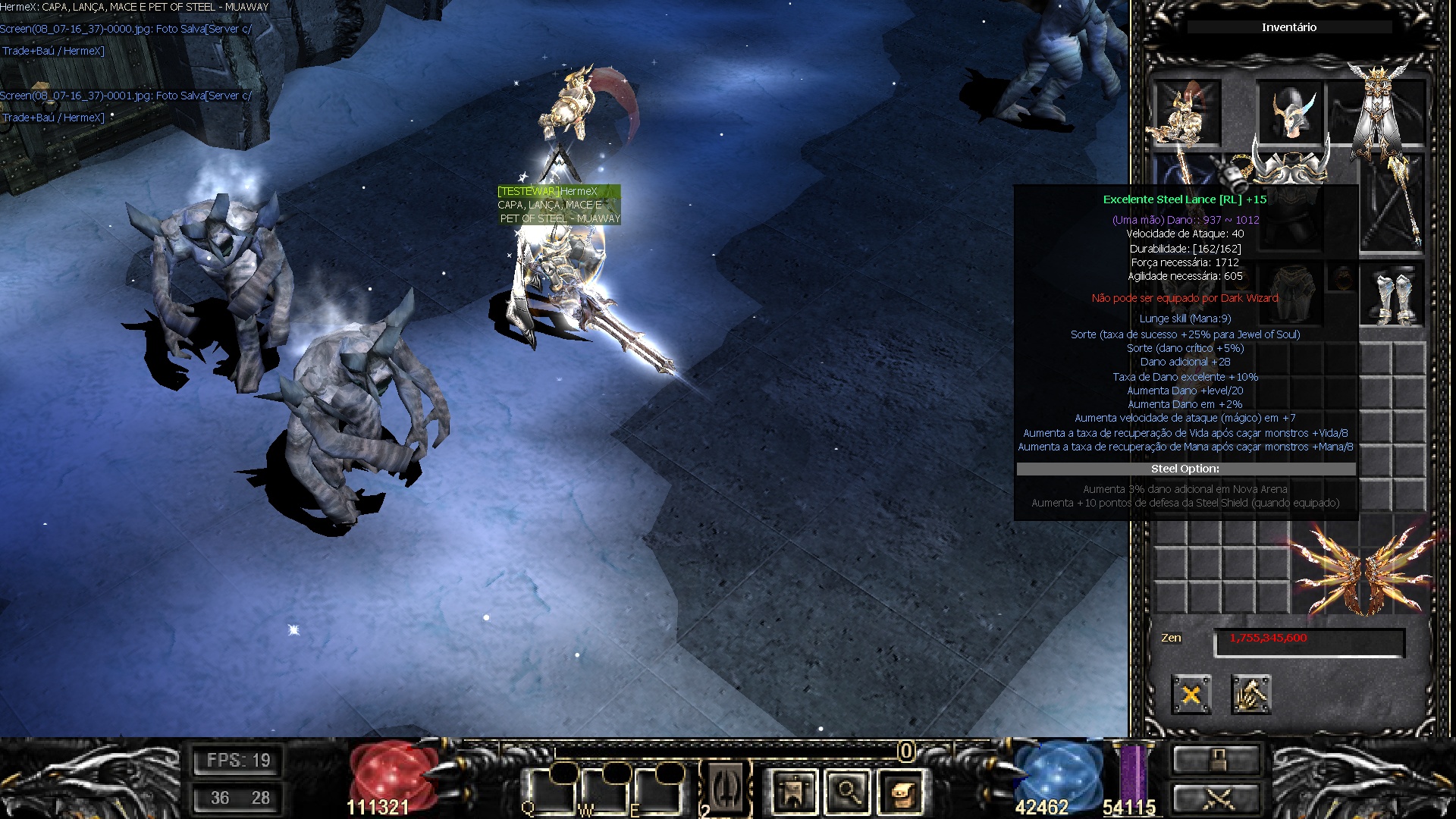1456x819 pixels.
Task: Click the crossed swords button at the bottom right
Action: [1216, 799]
